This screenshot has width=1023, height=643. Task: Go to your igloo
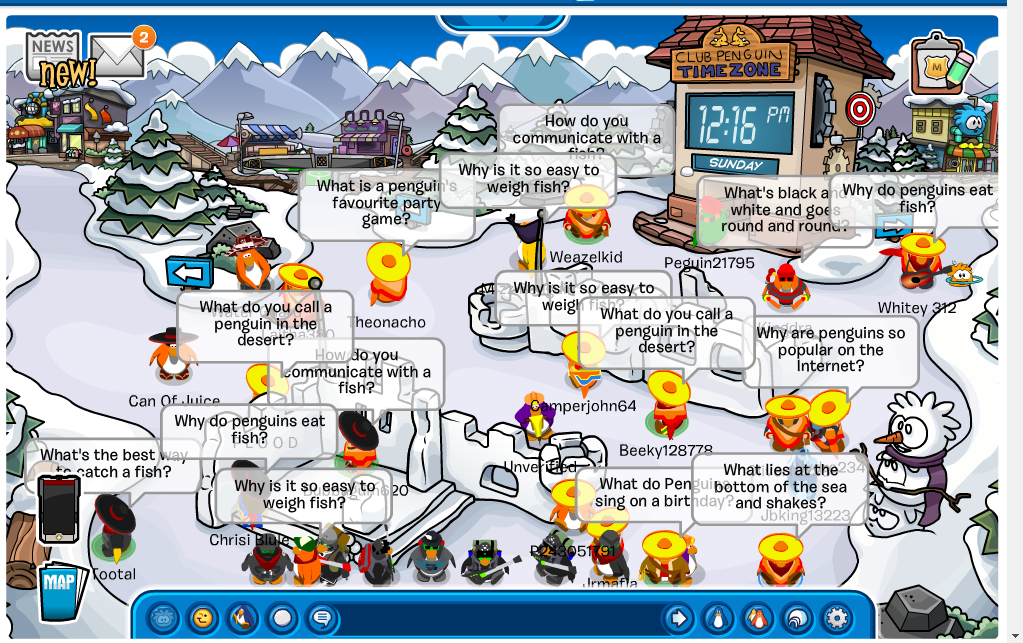point(797,618)
